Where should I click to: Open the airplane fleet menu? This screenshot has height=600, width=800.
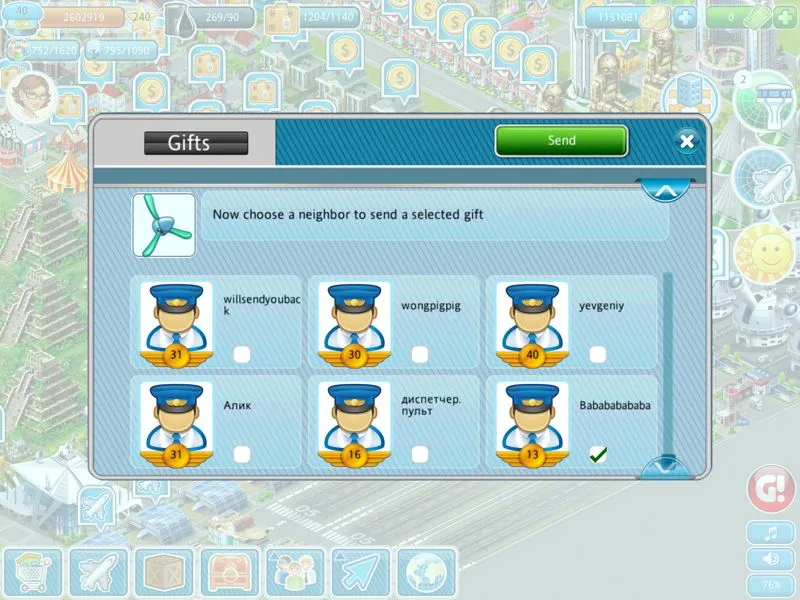click(x=97, y=574)
